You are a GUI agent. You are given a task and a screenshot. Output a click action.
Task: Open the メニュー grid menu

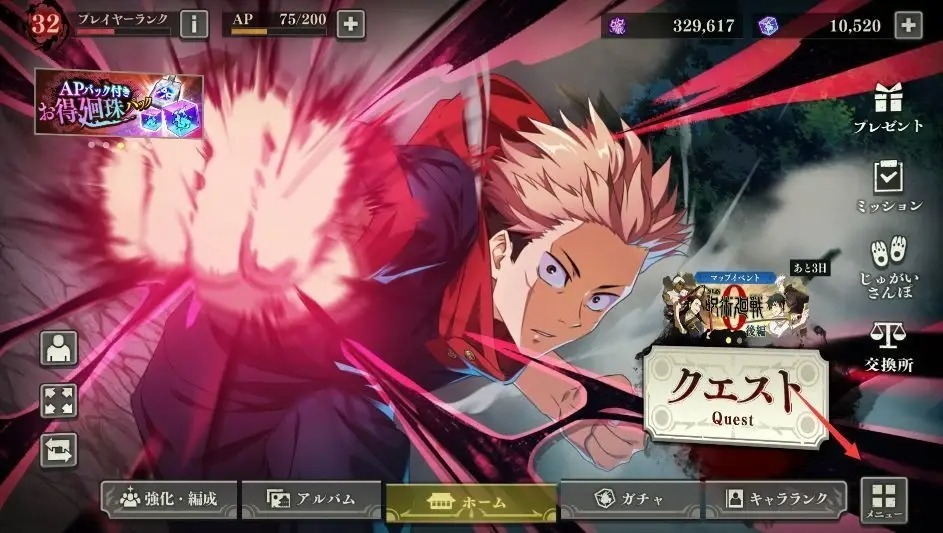[x=883, y=500]
